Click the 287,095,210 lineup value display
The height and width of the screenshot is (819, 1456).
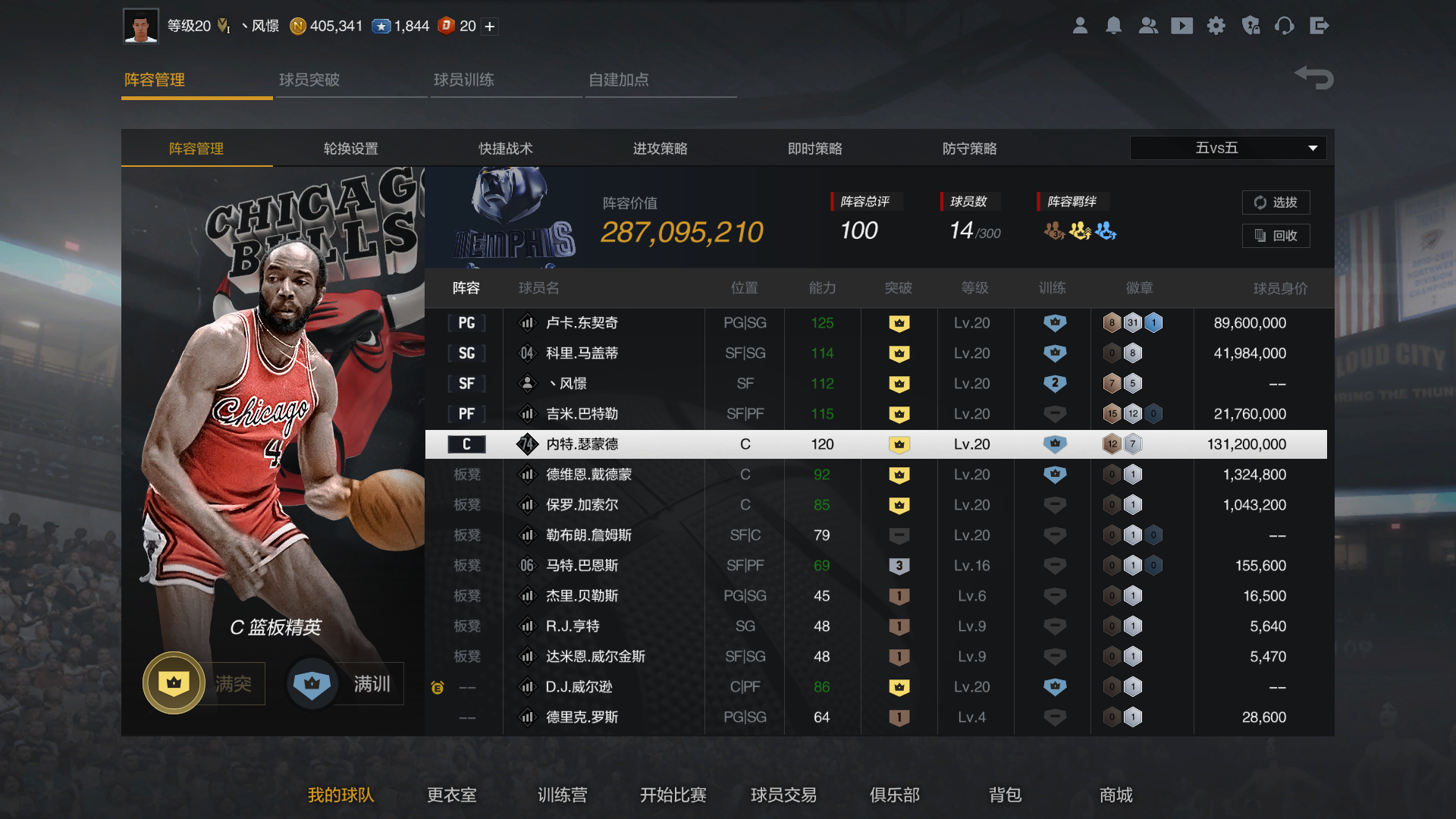[680, 232]
